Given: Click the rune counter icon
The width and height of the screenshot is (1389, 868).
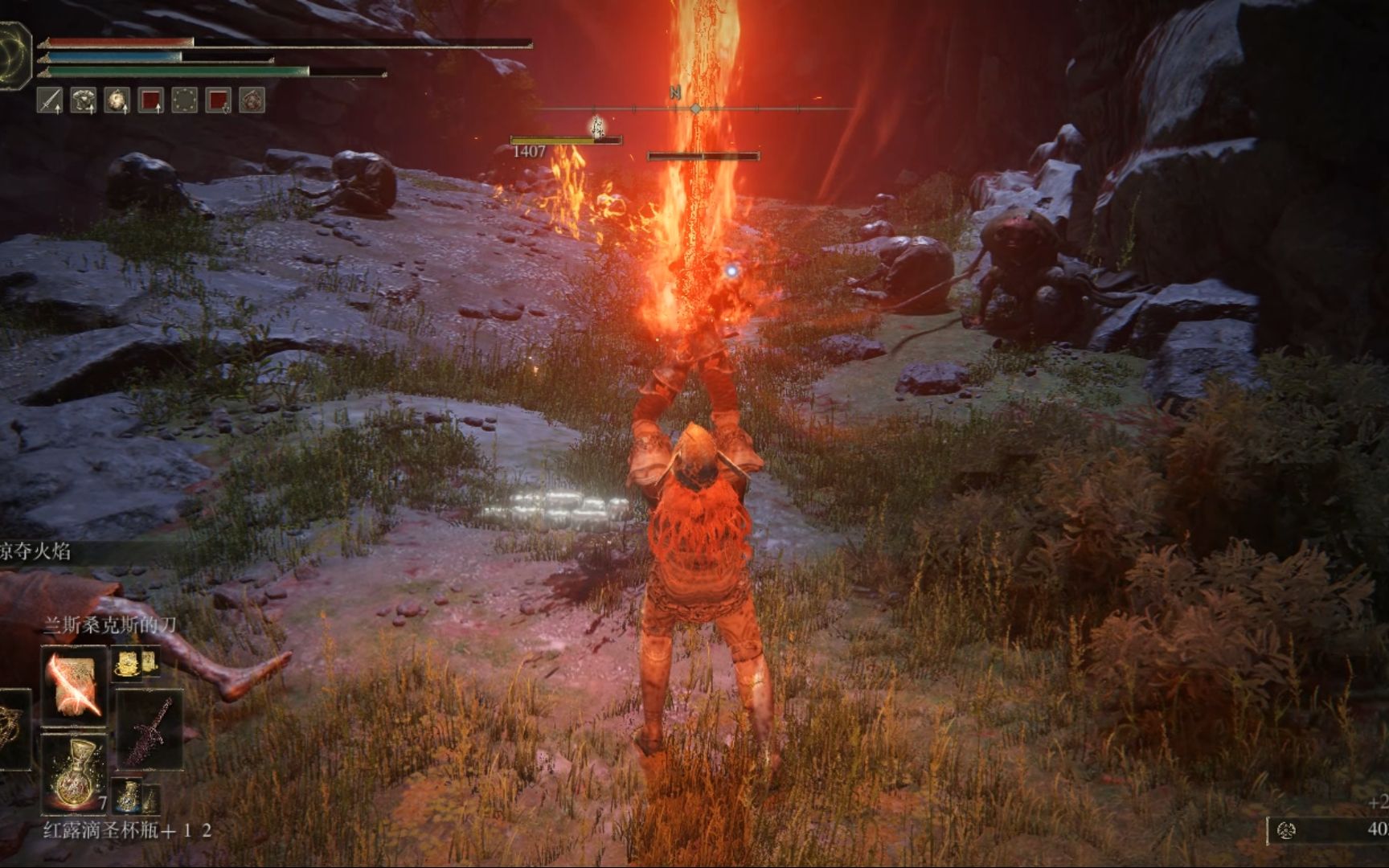Looking at the screenshot, I should click(x=1286, y=829).
